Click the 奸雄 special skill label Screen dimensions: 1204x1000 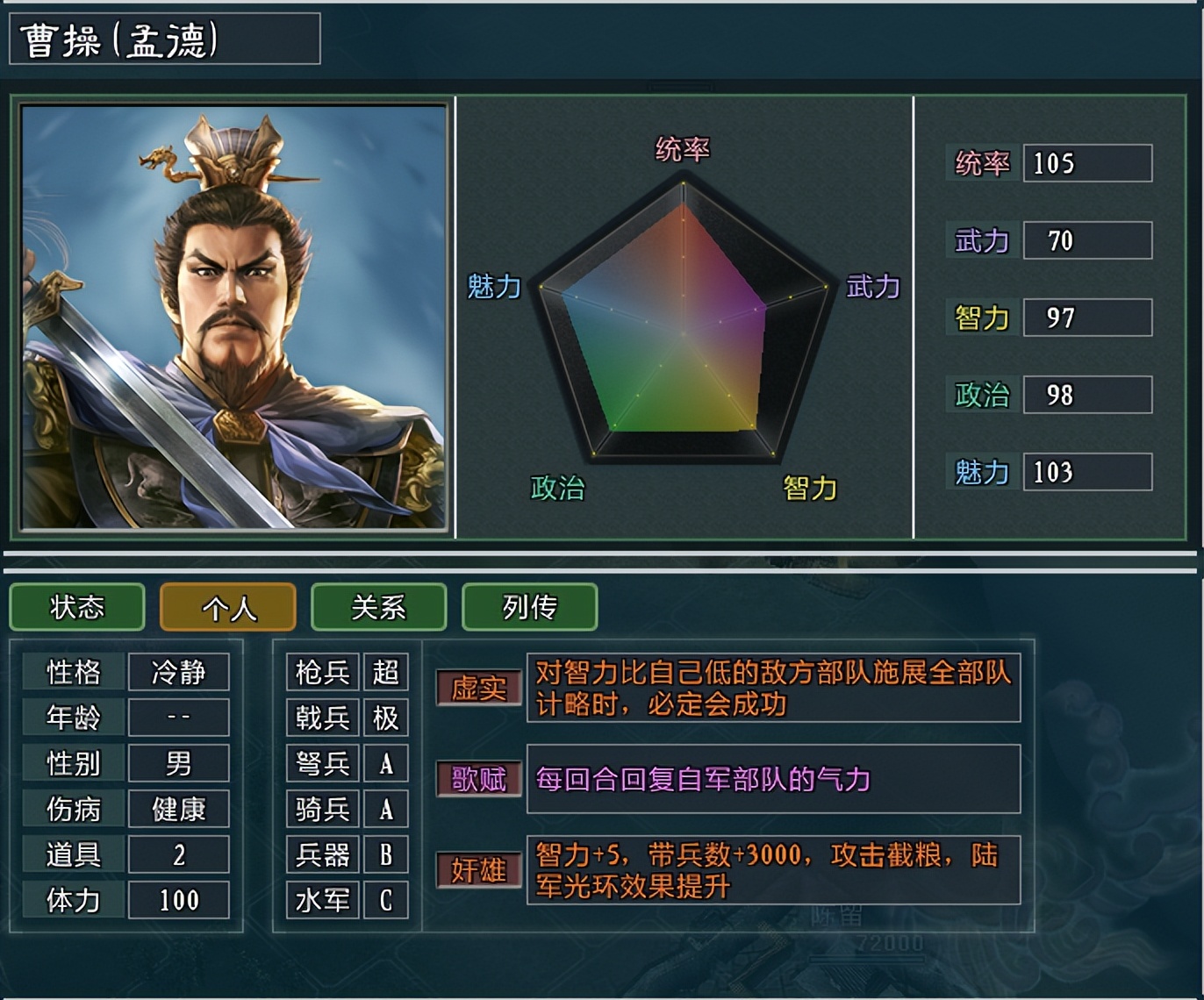[478, 868]
